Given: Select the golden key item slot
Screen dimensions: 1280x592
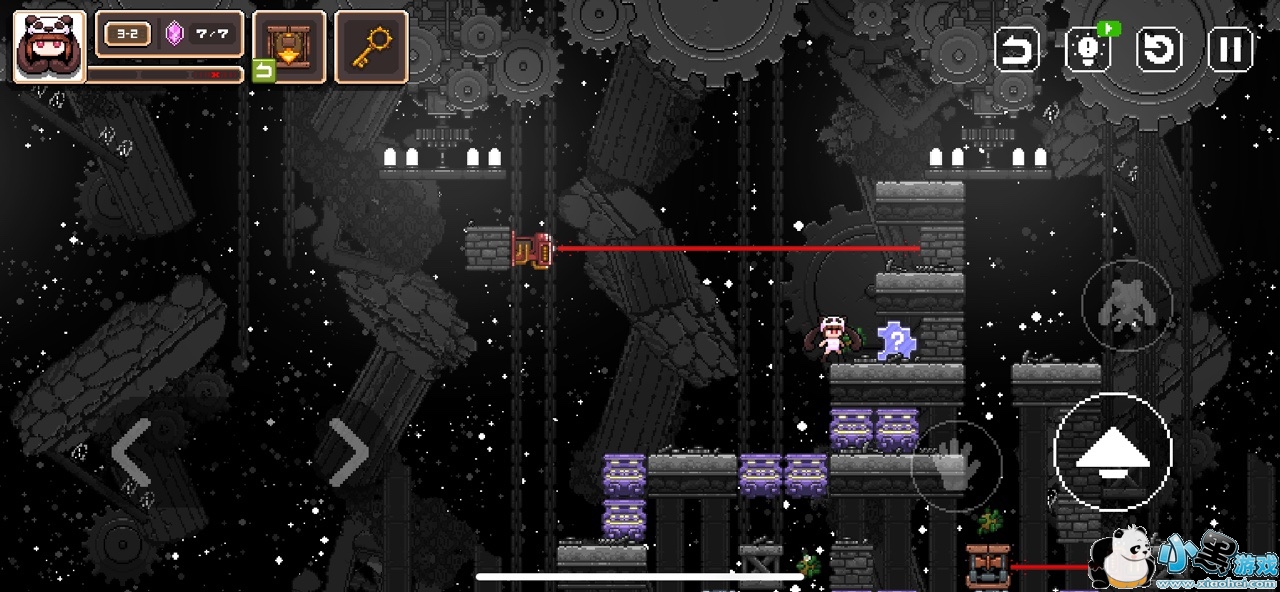Looking at the screenshot, I should 371,46.
